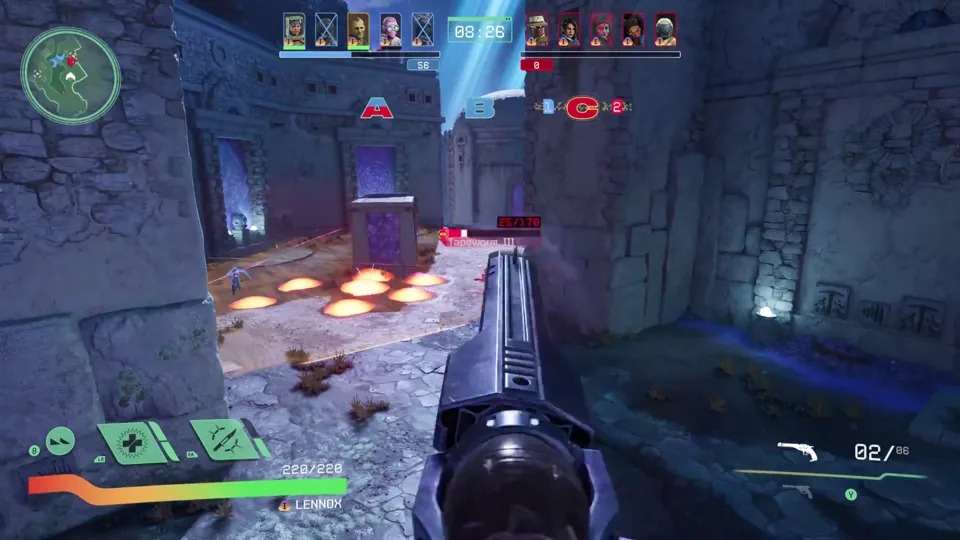This screenshot has height=540, width=960.
Task: Use the healing cross ability
Action: (x=130, y=443)
